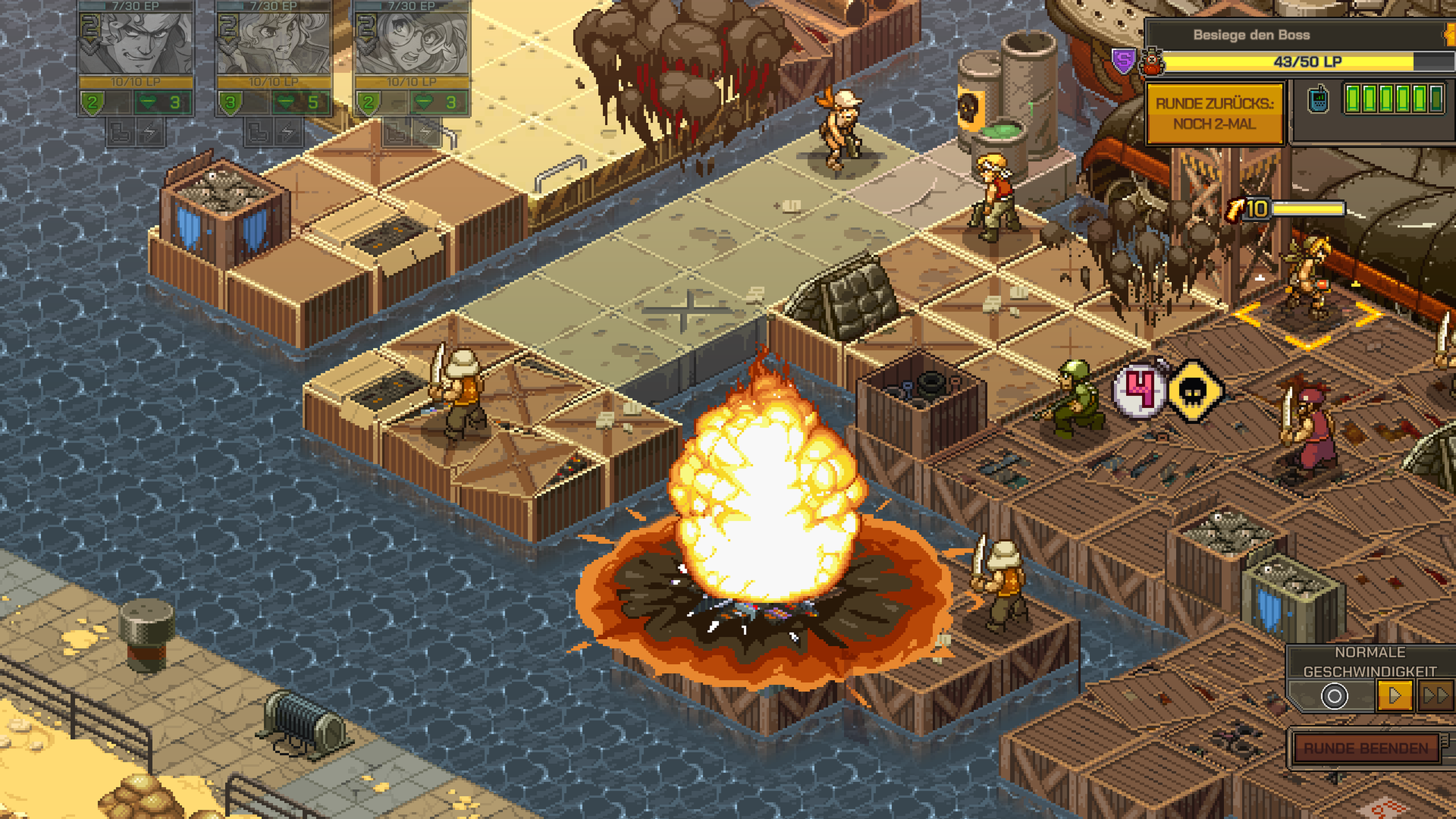
Task: Click the Runde Zurücks rewind button
Action: pyautogui.click(x=1214, y=113)
